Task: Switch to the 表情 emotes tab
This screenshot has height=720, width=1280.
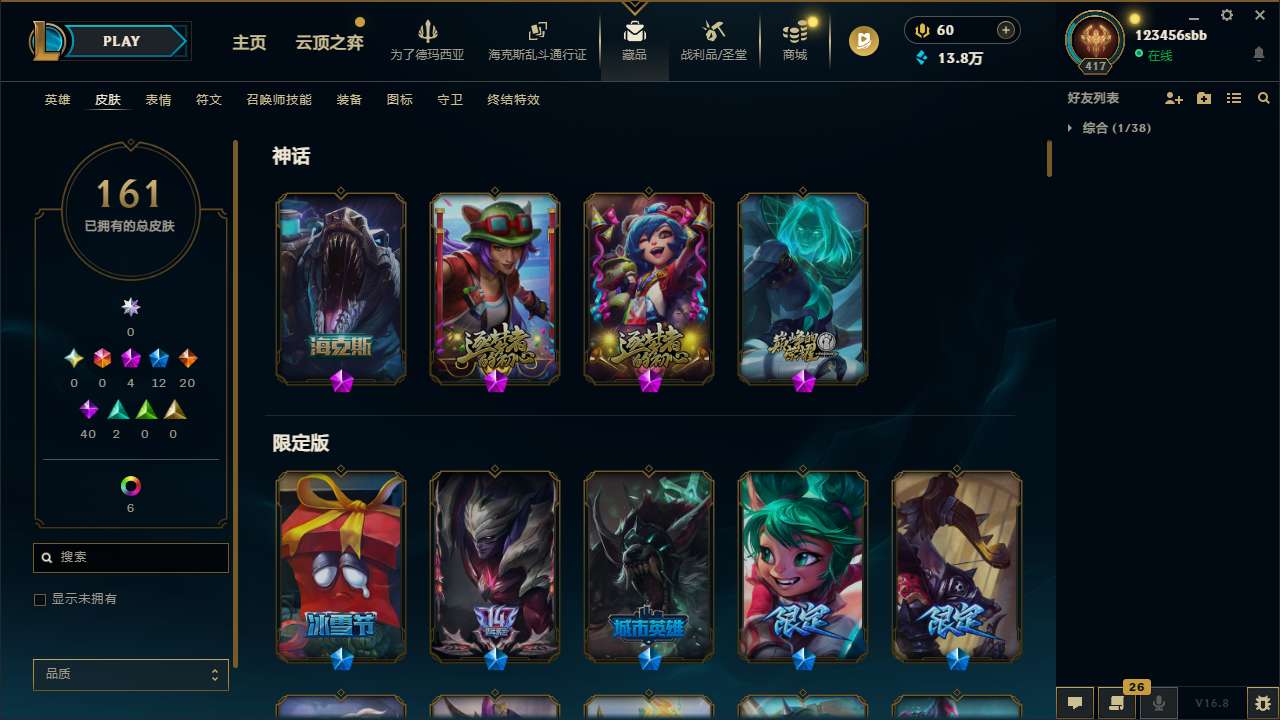Action: pyautogui.click(x=159, y=99)
